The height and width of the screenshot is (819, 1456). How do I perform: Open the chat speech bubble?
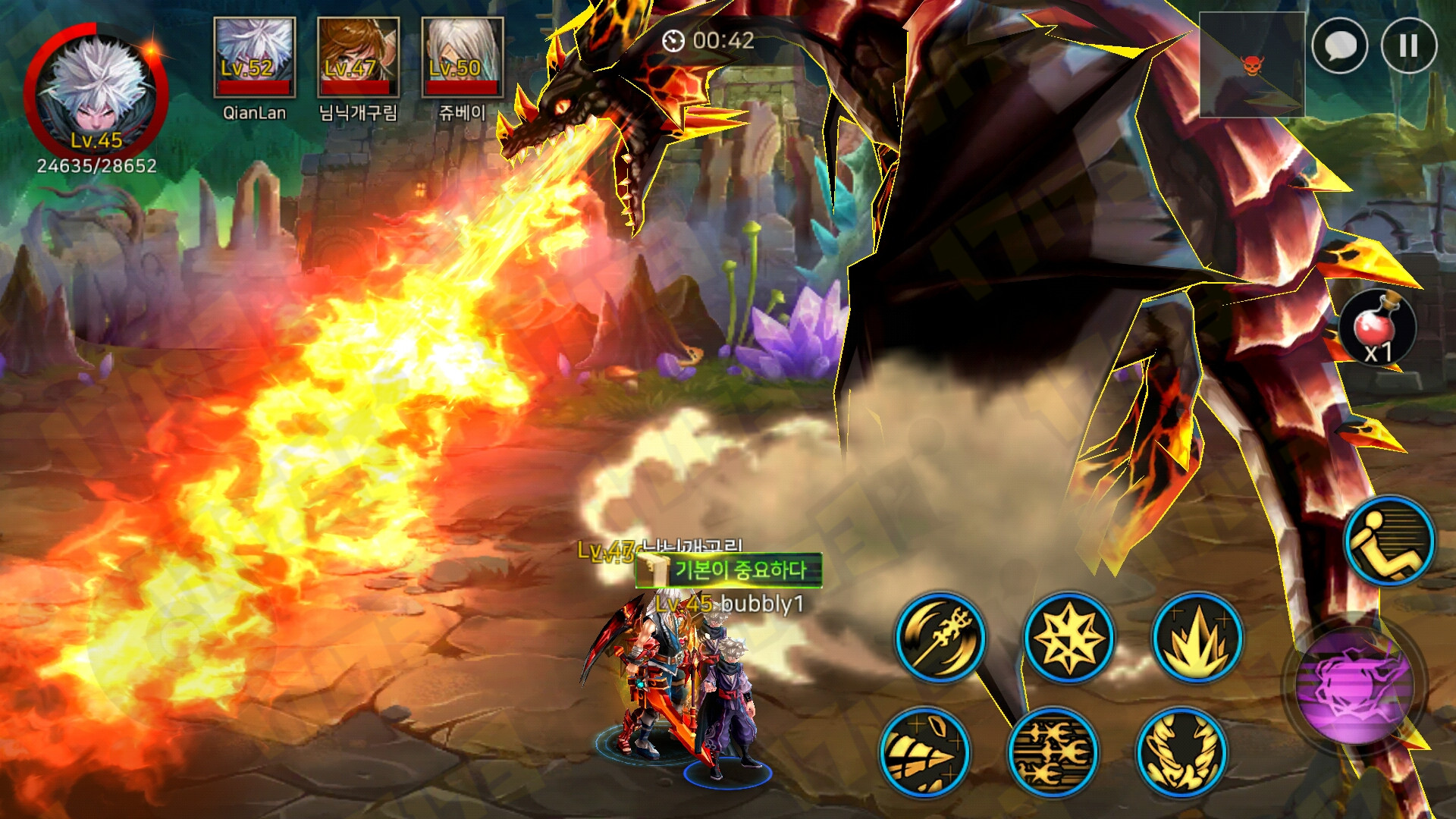(1339, 46)
